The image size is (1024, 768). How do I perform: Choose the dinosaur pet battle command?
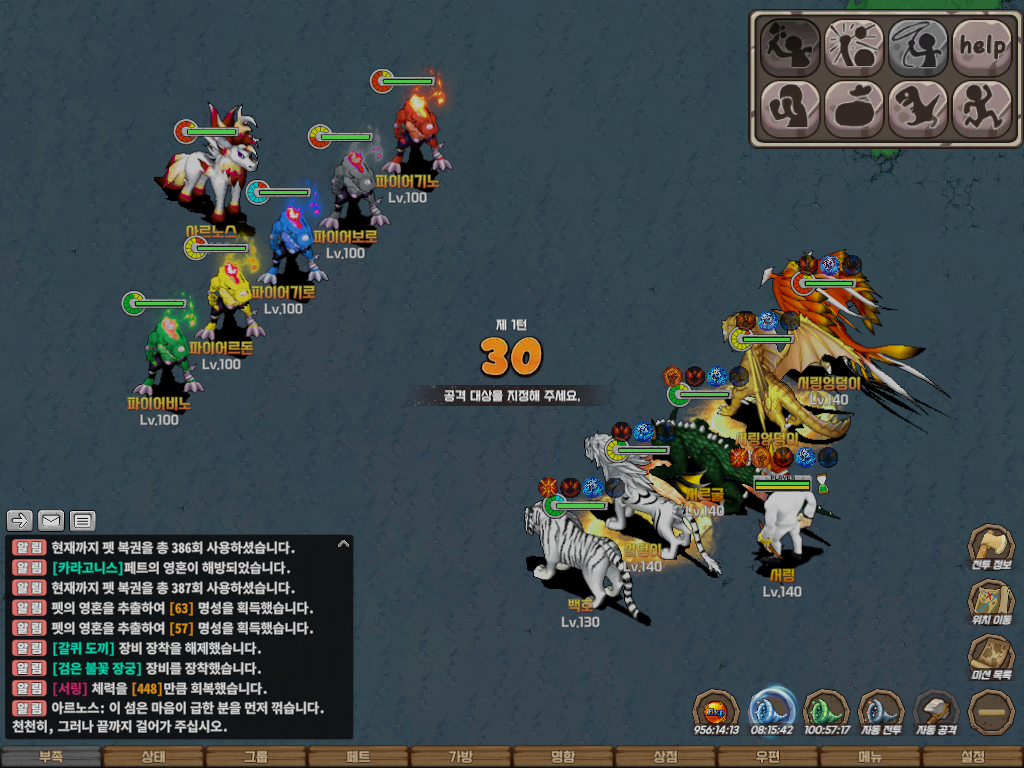point(917,106)
